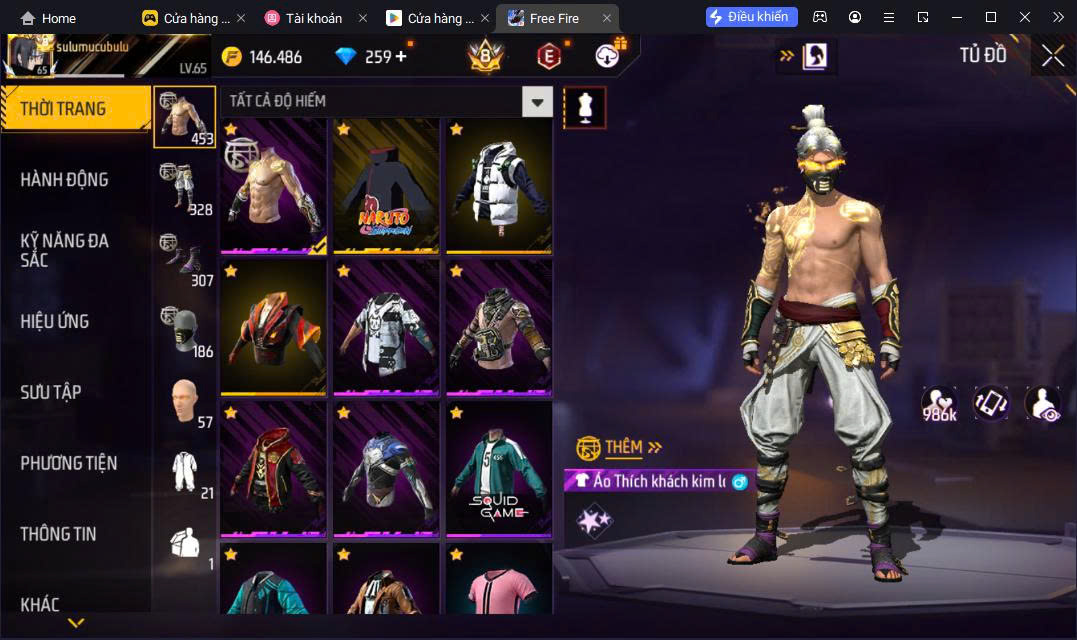Add diamonds using the plus button
Image resolution: width=1077 pixels, height=640 pixels.
pos(401,56)
